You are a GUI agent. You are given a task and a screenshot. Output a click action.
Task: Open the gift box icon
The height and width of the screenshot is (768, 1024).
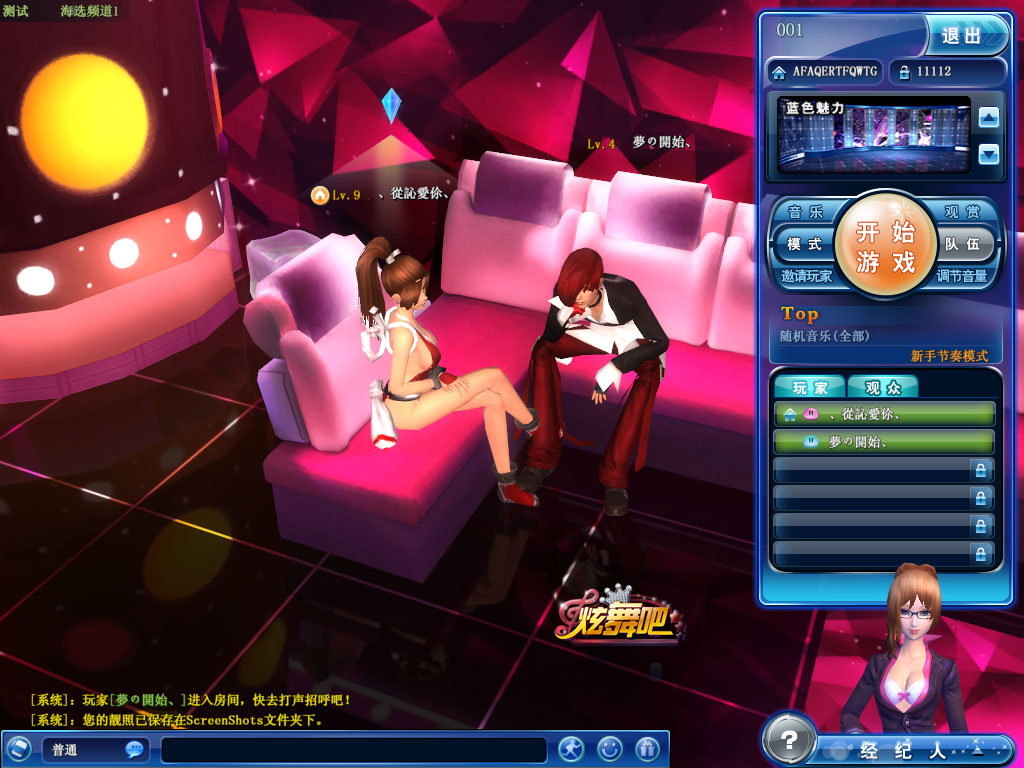click(647, 748)
